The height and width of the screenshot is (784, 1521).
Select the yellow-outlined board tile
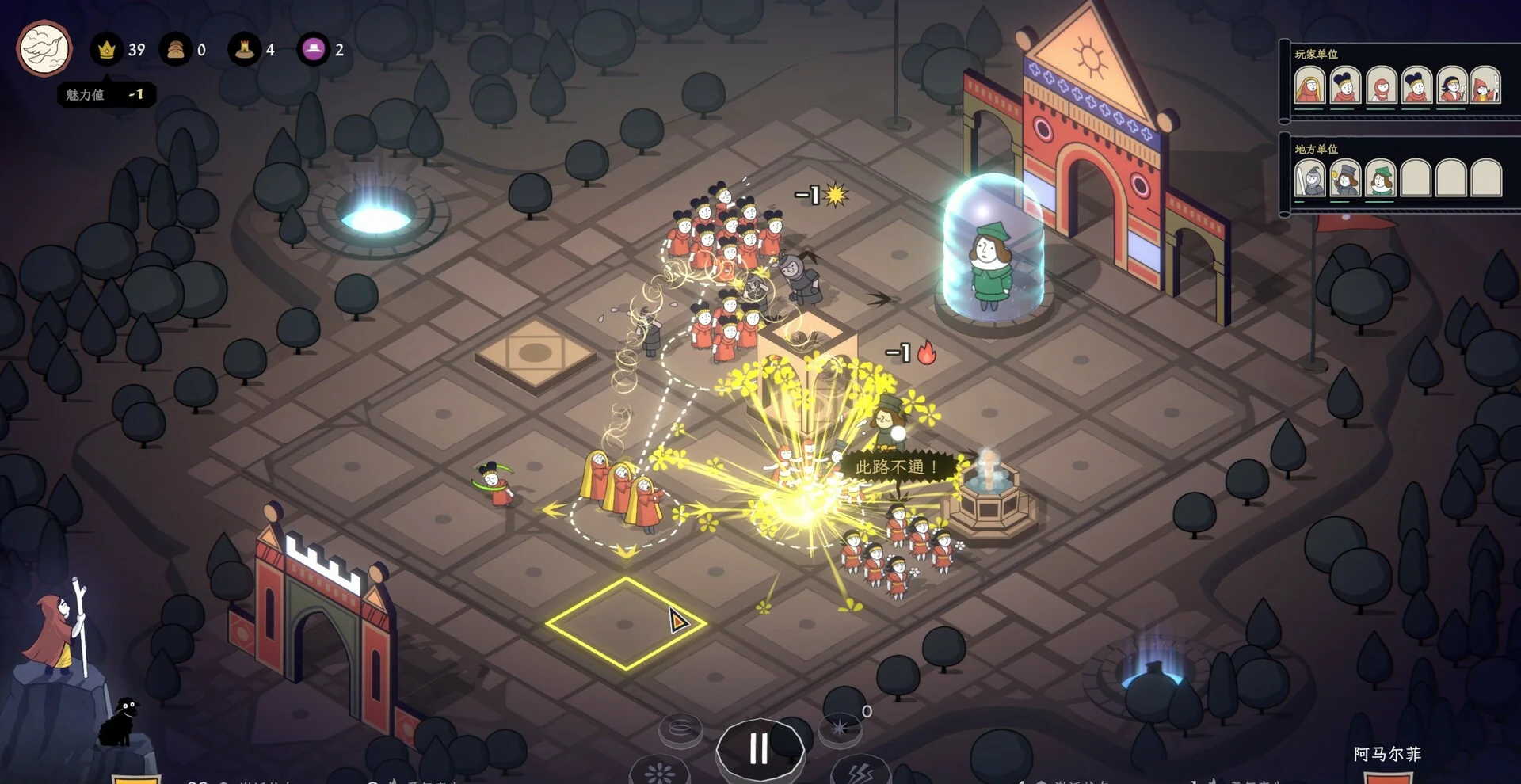tap(626, 624)
